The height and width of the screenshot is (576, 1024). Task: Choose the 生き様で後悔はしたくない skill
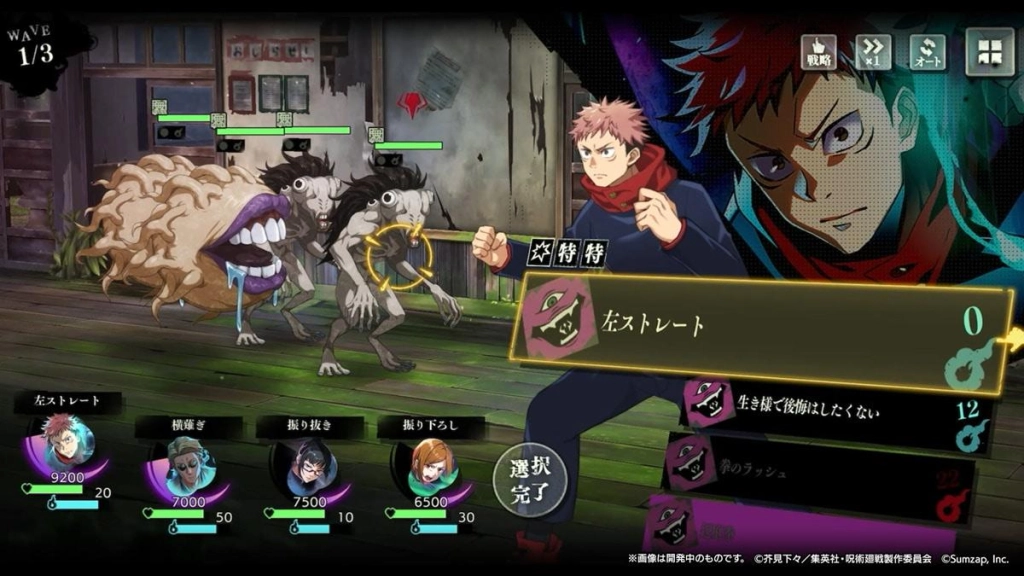[x=832, y=403]
